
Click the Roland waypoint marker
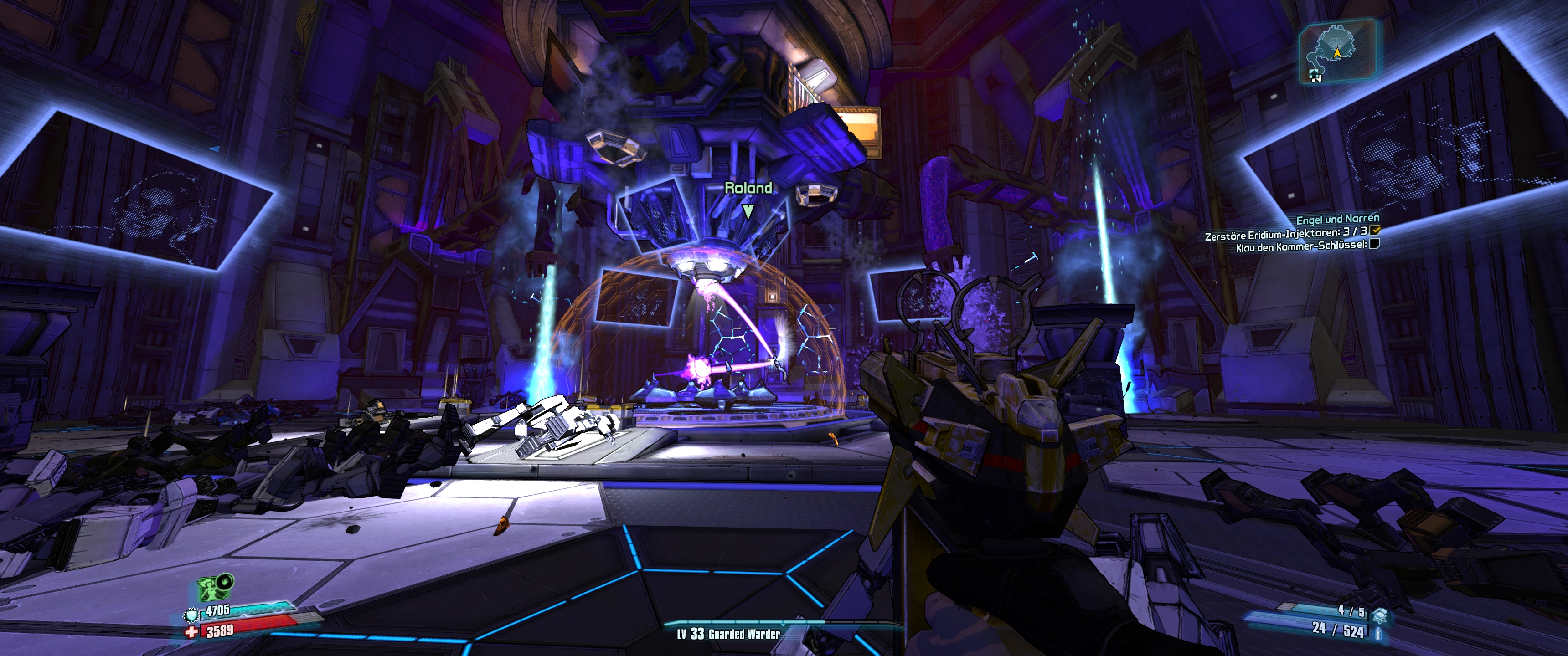(x=748, y=211)
